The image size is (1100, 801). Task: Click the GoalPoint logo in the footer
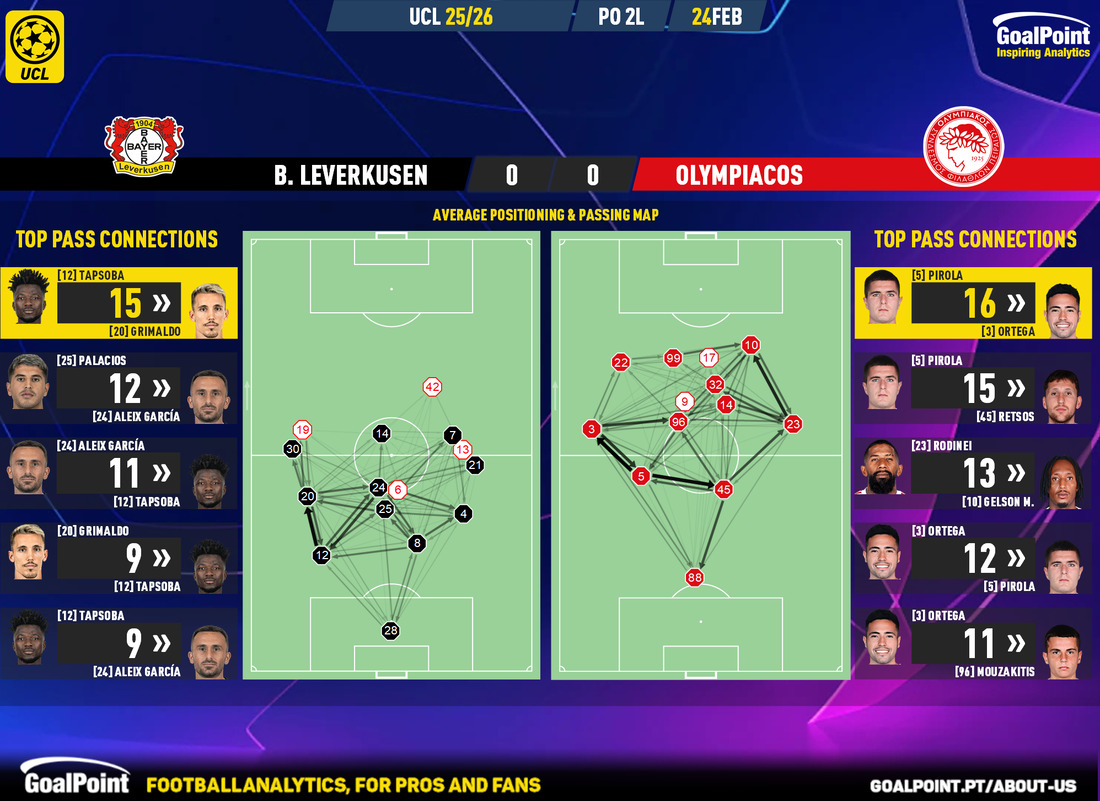pos(75,784)
